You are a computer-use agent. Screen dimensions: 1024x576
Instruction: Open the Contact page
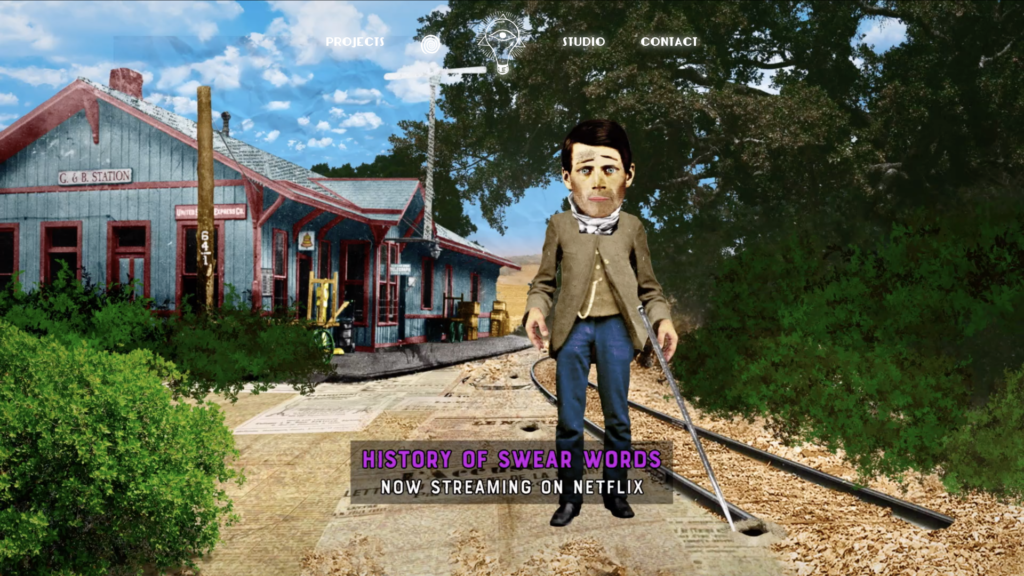point(669,42)
